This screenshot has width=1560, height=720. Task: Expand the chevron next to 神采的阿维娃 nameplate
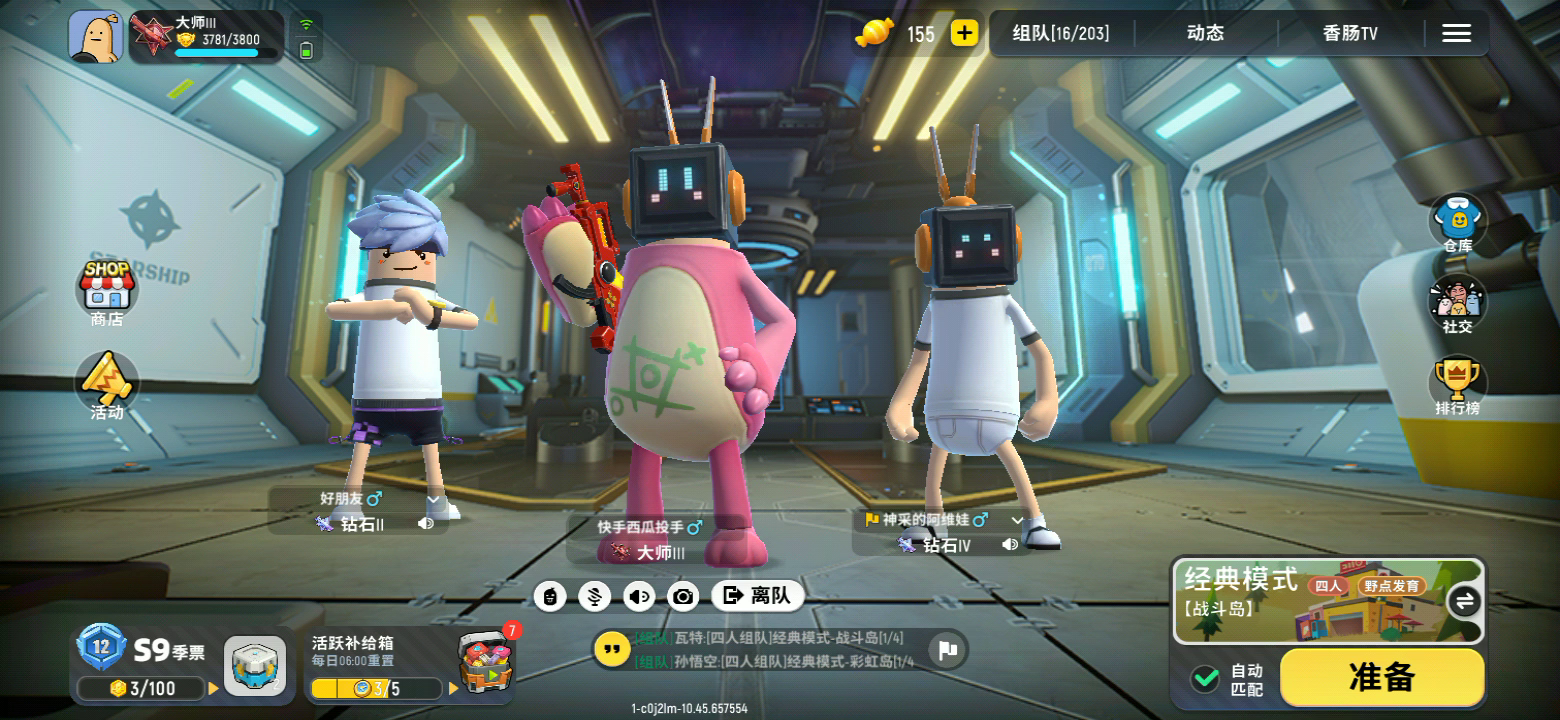(1016, 521)
